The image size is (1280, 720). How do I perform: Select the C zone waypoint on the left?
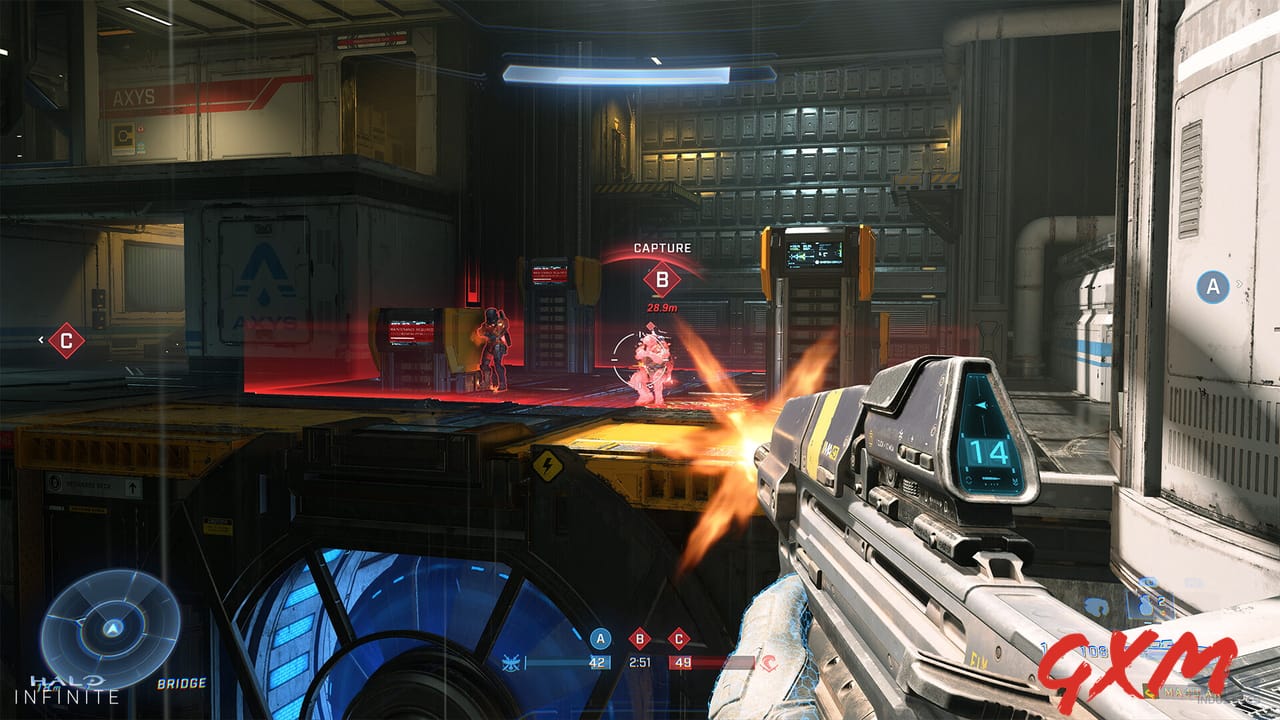66,341
